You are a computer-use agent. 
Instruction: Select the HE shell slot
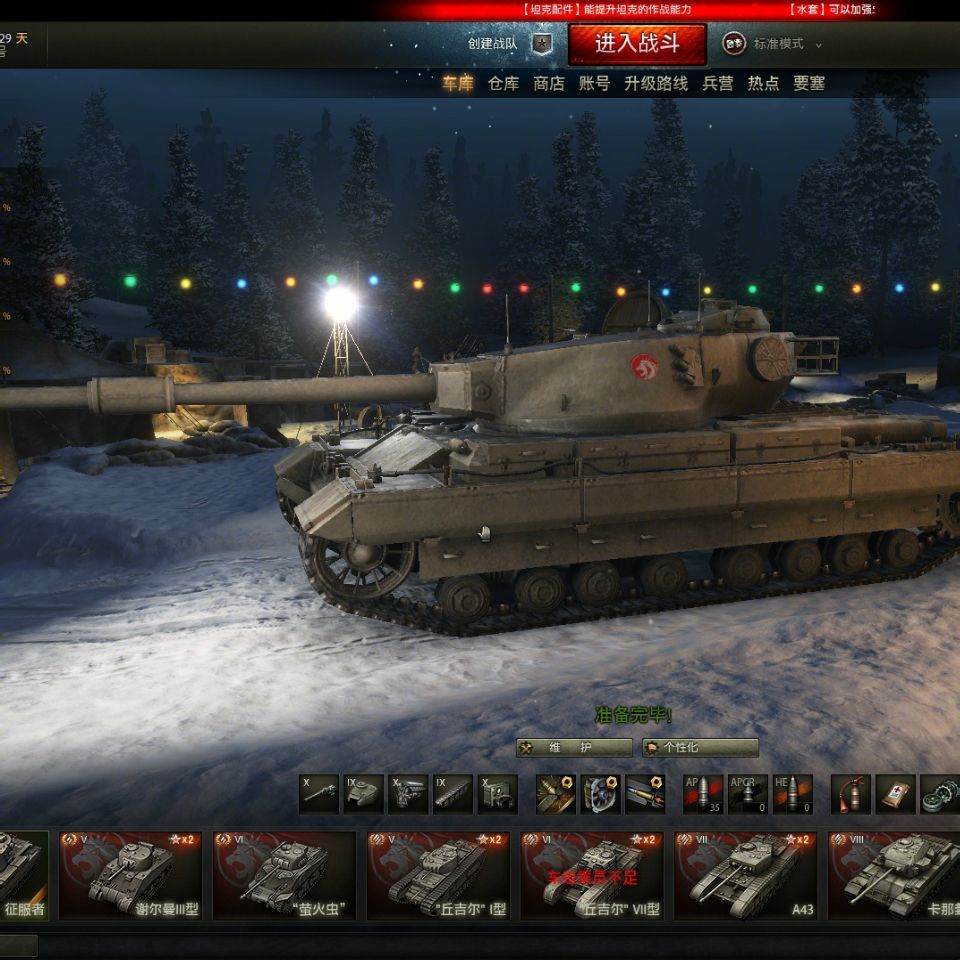pyautogui.click(x=792, y=794)
